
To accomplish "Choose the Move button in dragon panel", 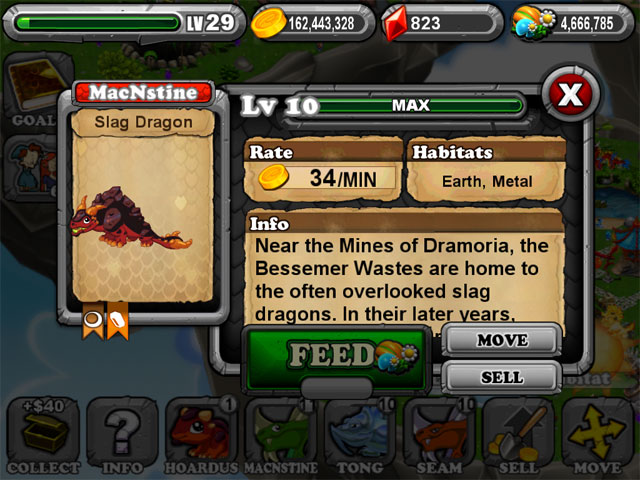I will click(x=501, y=341).
